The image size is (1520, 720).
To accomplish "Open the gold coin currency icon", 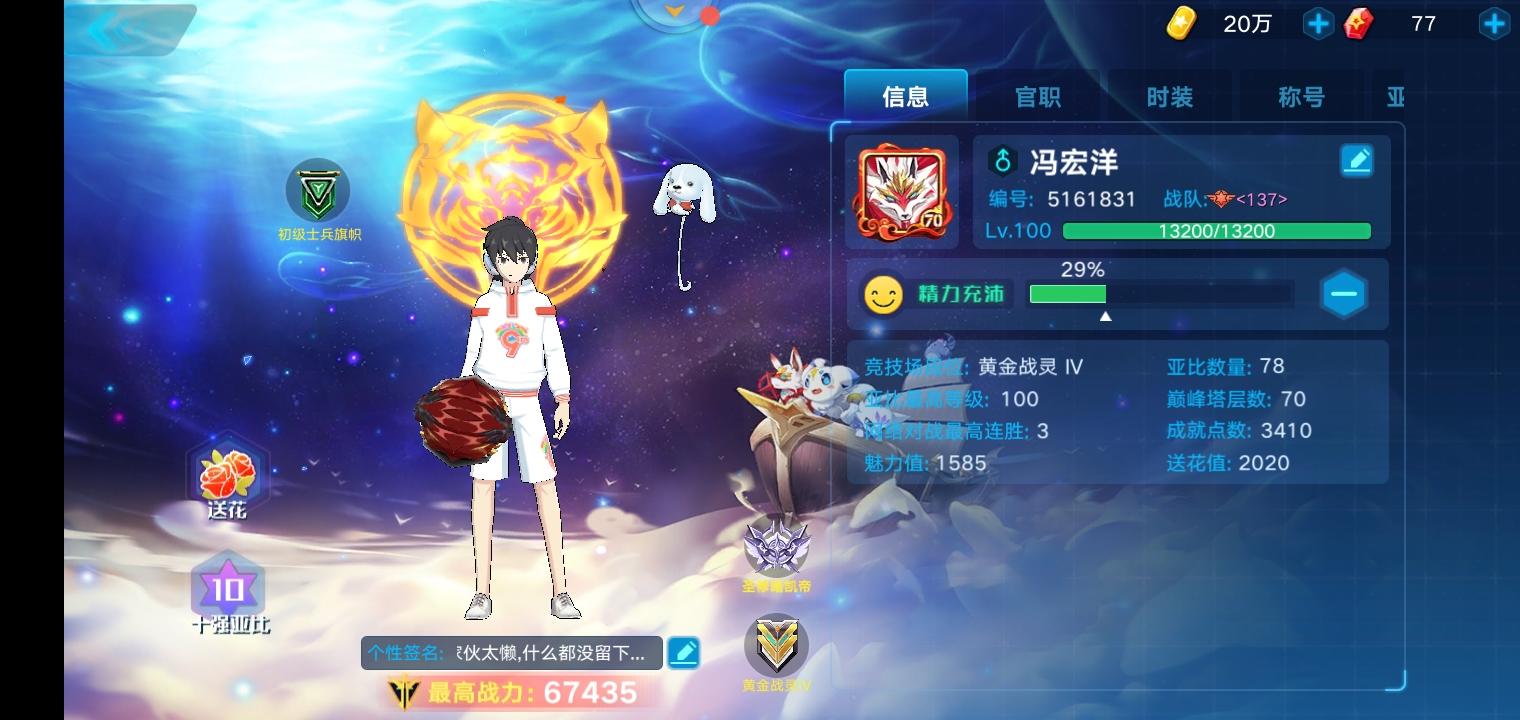I will click(x=1180, y=23).
